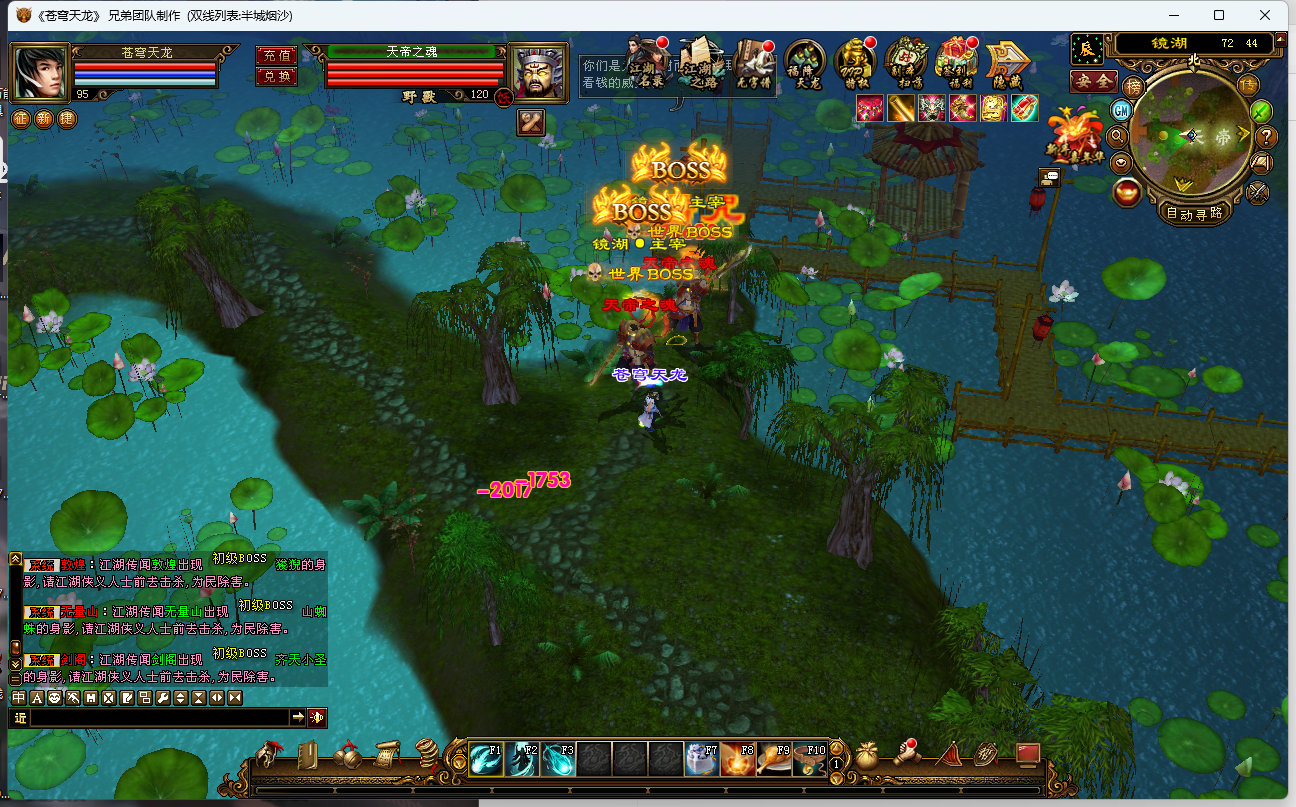
Task: Open the bag pouch icon on bottom bar
Action: [x=868, y=754]
